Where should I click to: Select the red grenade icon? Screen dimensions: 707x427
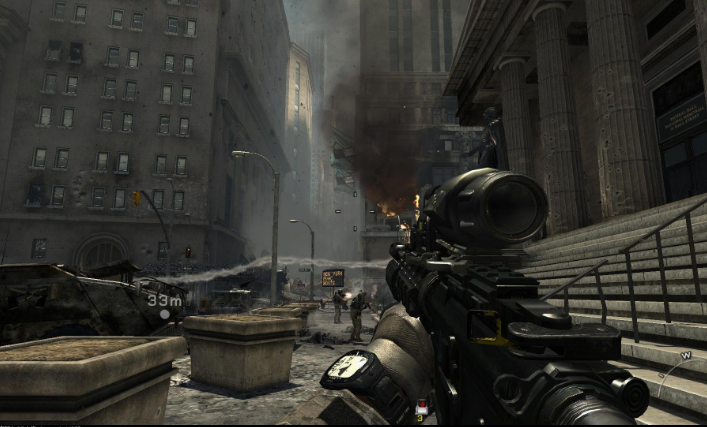422,405
